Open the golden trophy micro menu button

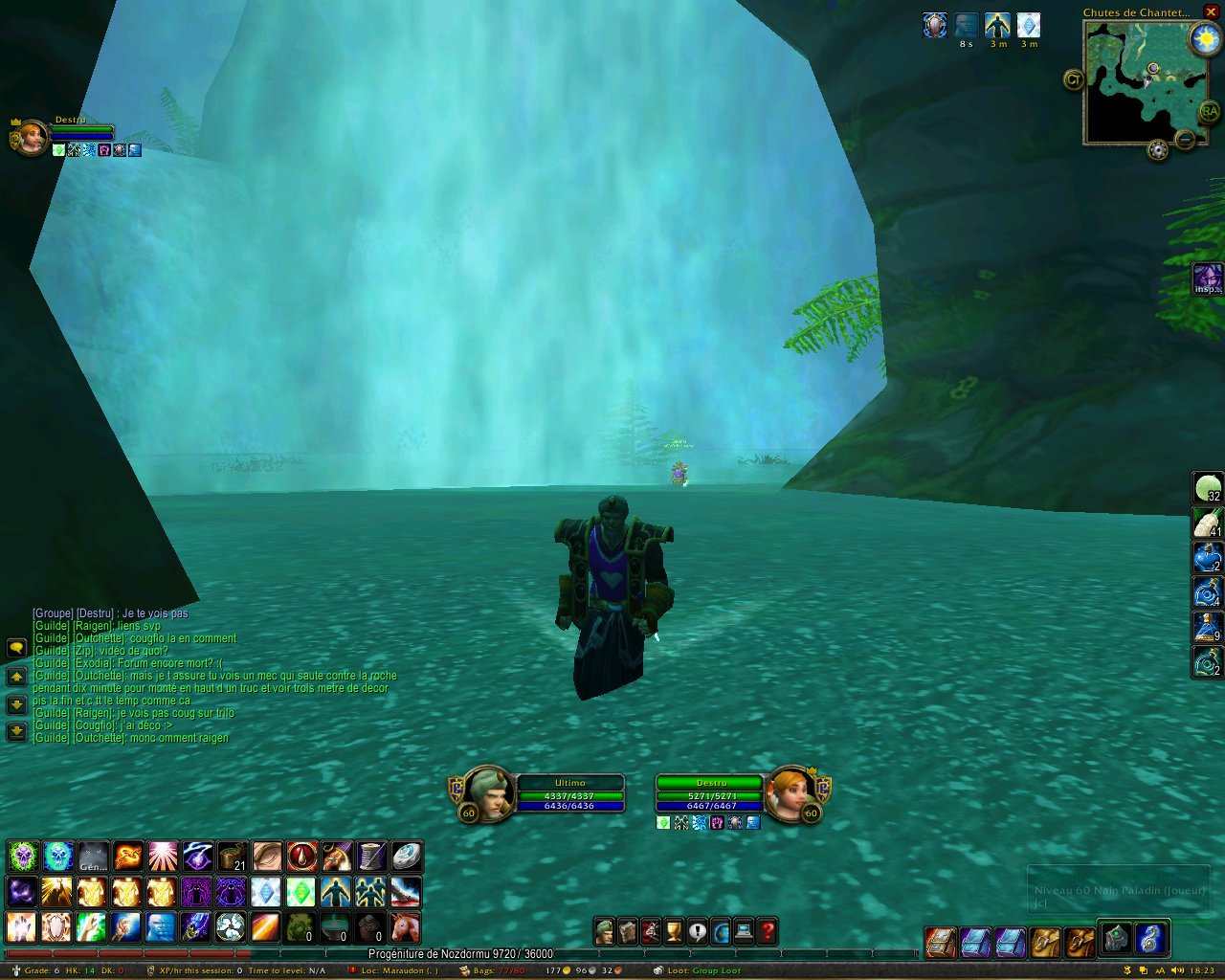(x=674, y=931)
